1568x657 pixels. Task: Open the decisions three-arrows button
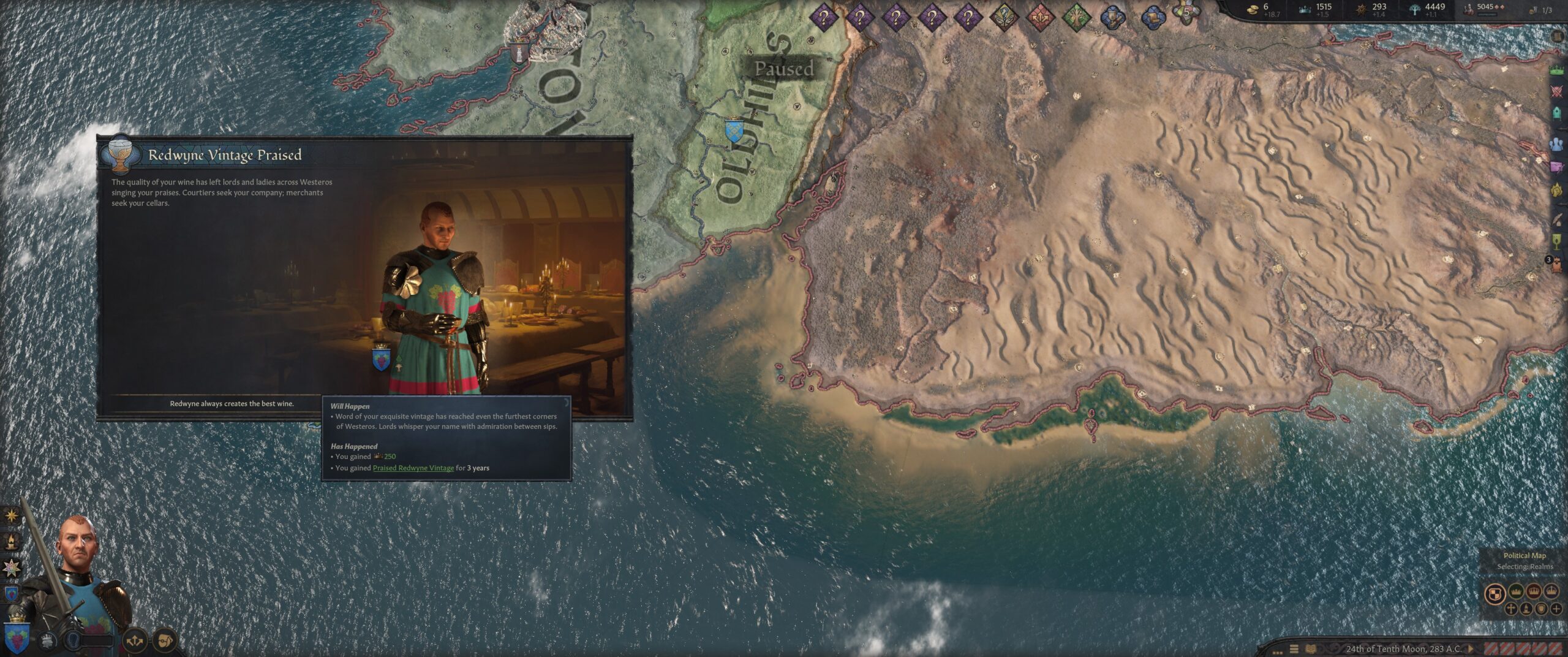(135, 641)
